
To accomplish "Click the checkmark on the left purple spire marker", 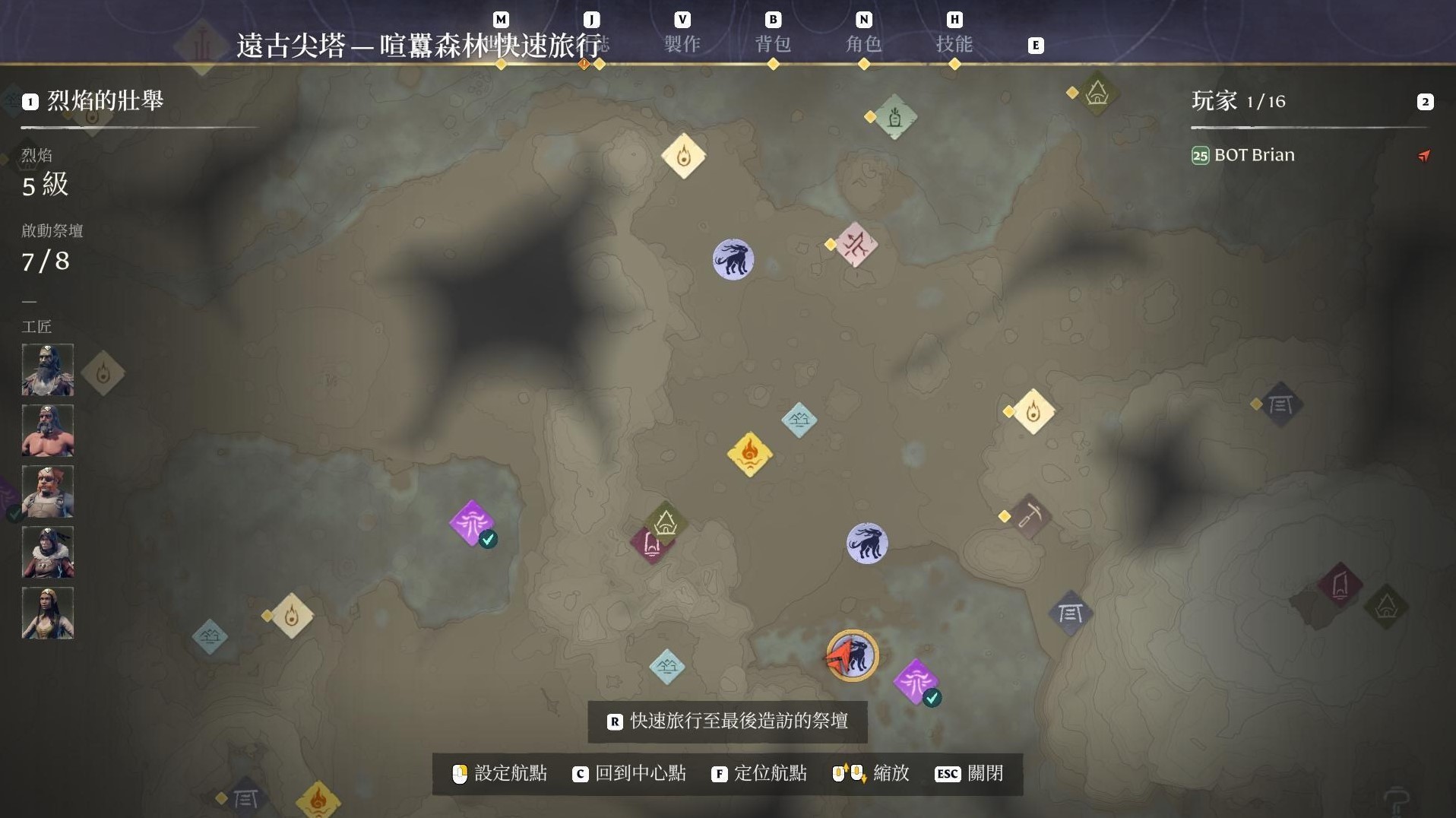I will click(489, 539).
